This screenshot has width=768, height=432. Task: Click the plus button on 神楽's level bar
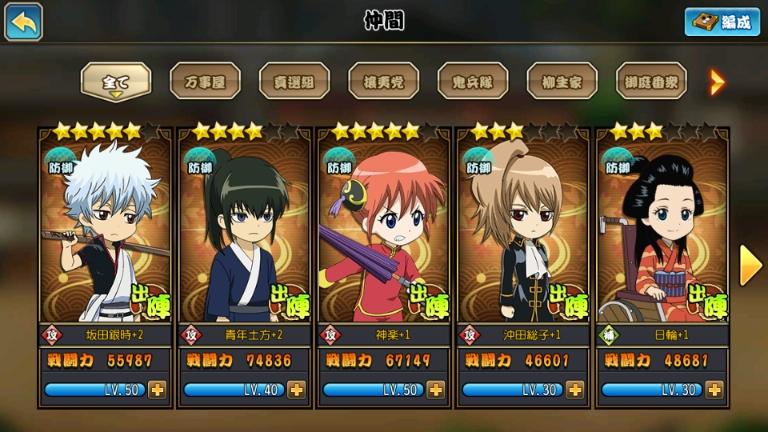435,390
